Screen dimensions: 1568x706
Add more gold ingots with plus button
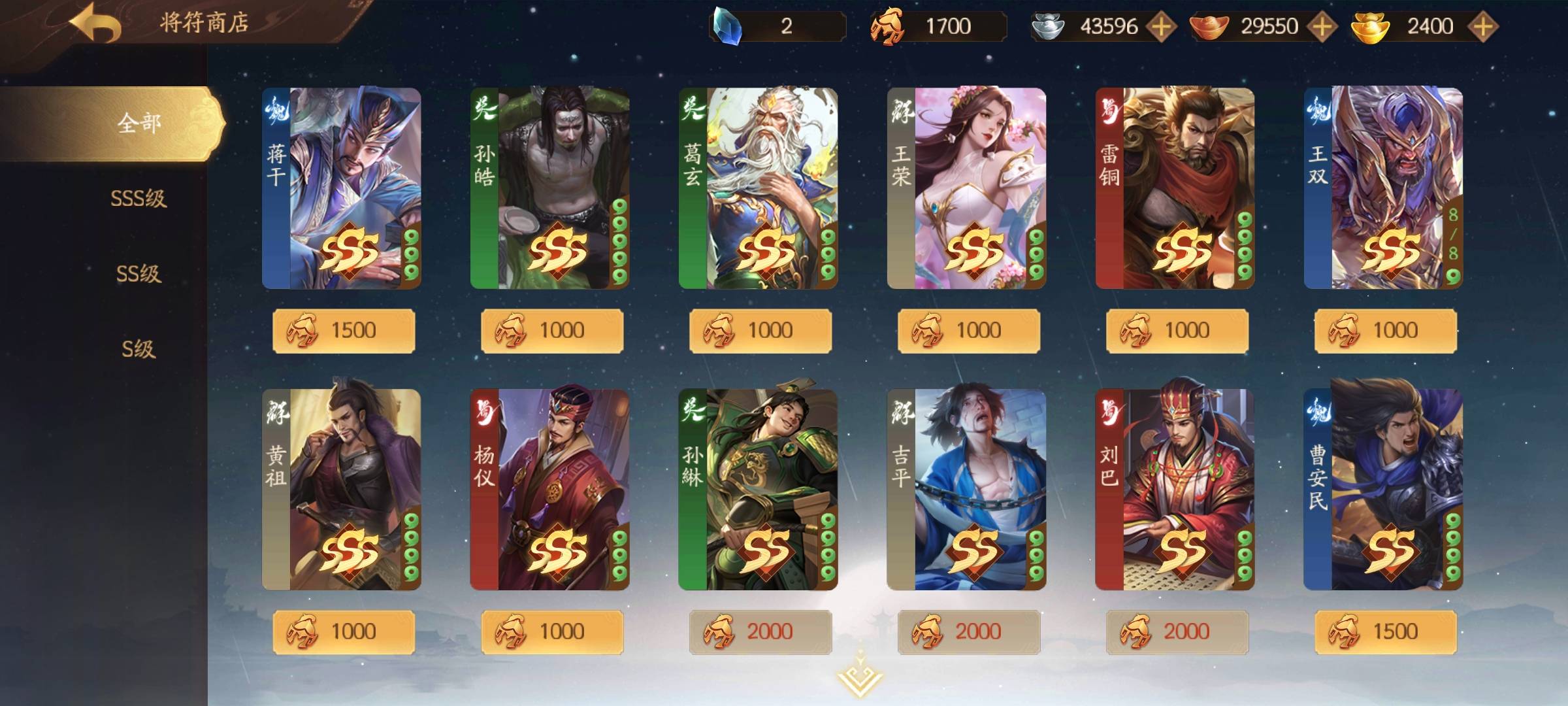pyautogui.click(x=1483, y=27)
